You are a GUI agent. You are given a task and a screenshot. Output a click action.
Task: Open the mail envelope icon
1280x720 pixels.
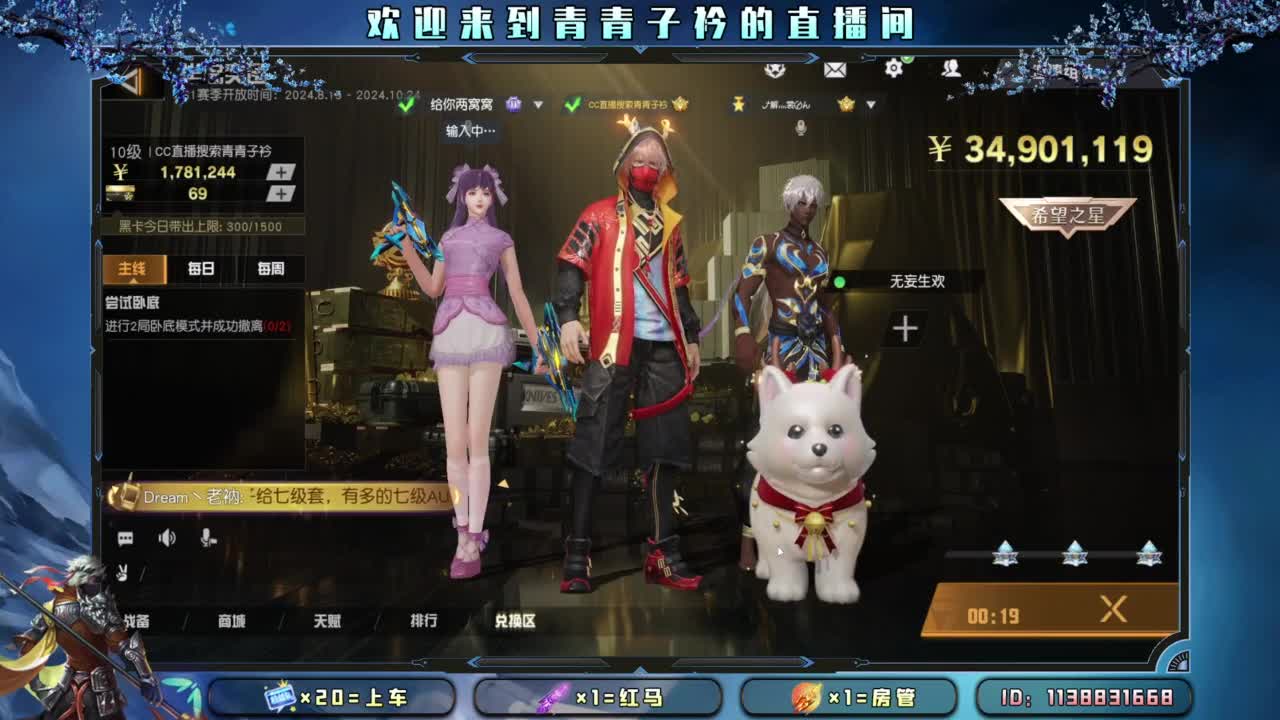click(835, 70)
